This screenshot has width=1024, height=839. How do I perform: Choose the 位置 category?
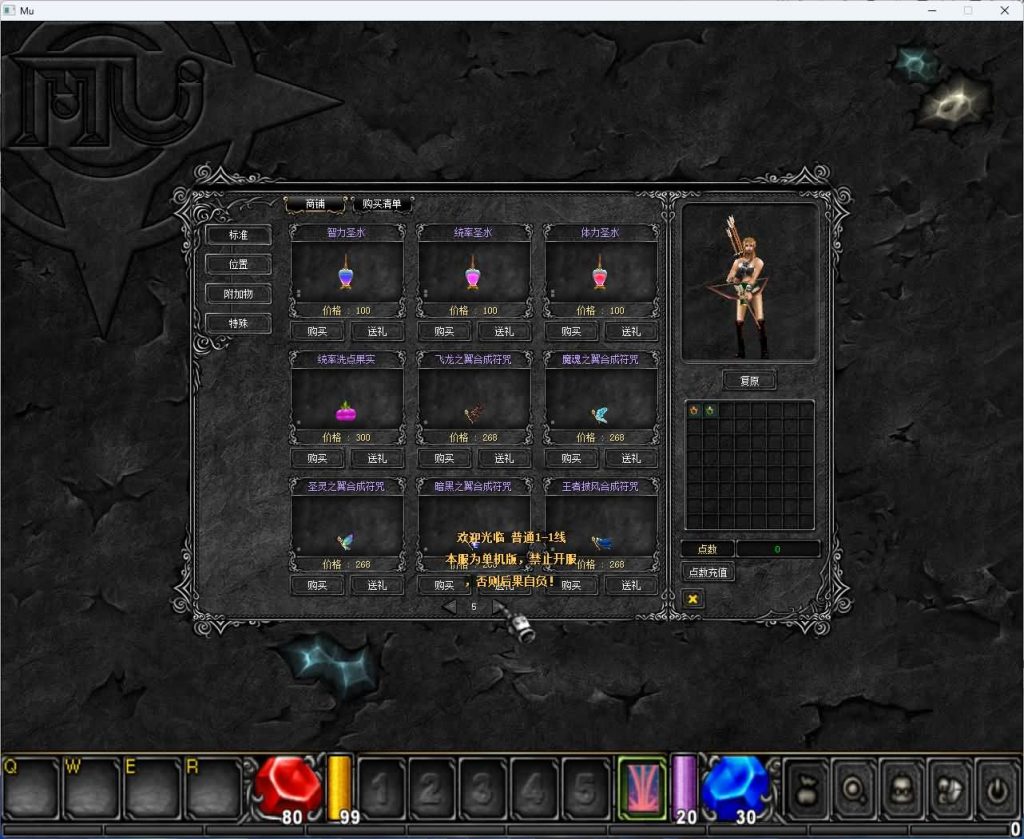[x=238, y=265]
